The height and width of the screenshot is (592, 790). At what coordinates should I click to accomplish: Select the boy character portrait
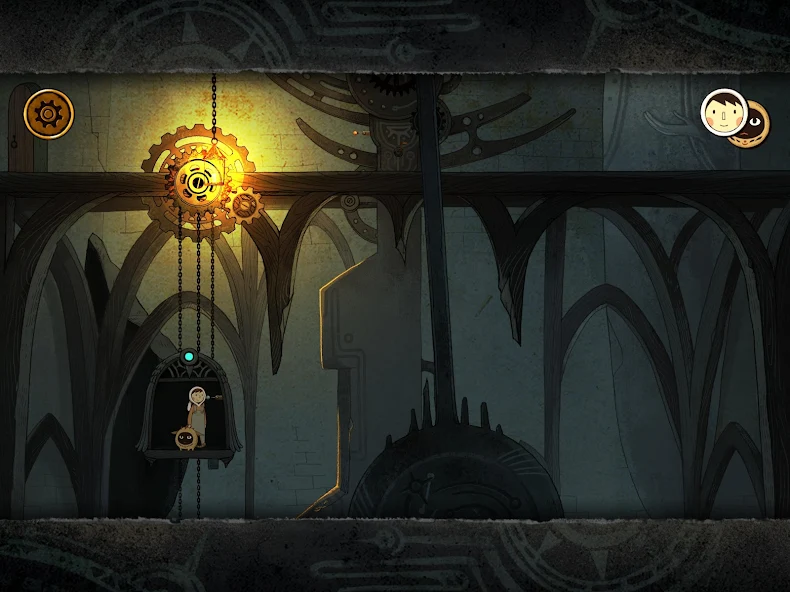(x=720, y=112)
